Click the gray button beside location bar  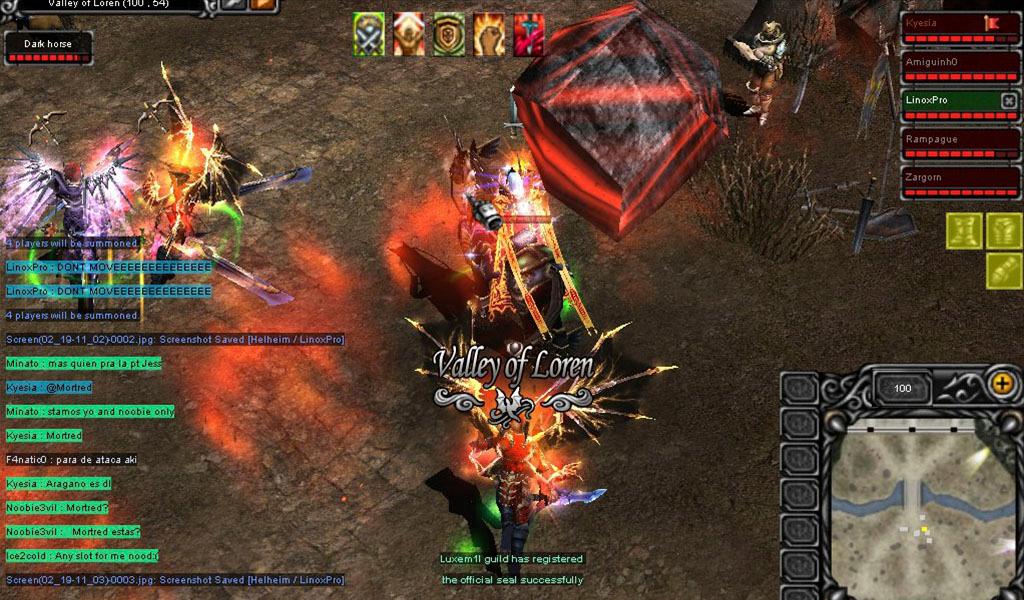235,5
